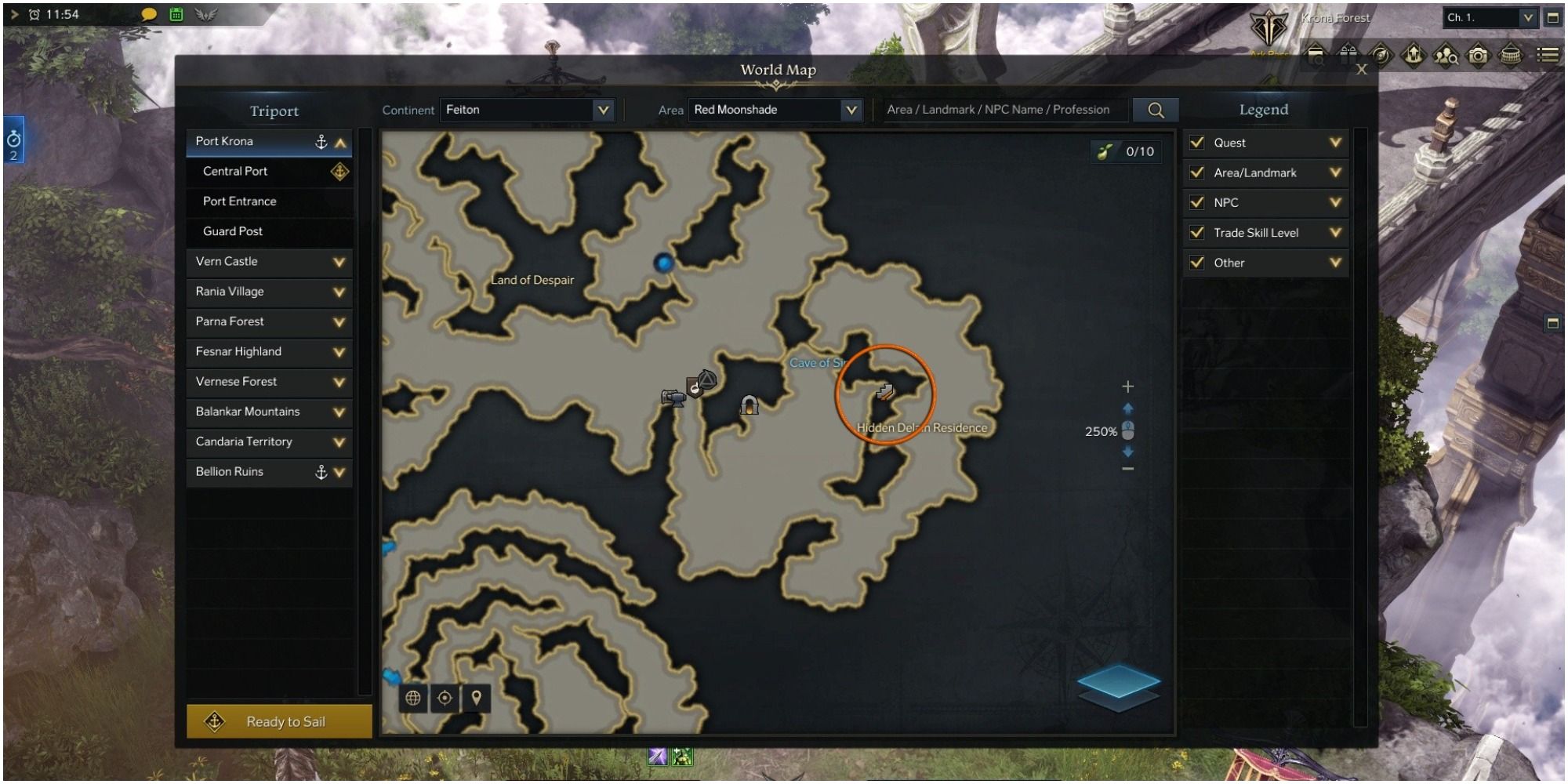This screenshot has height=784, width=1568.
Task: Toggle off the Trade Skill Level legend option
Action: (1196, 232)
